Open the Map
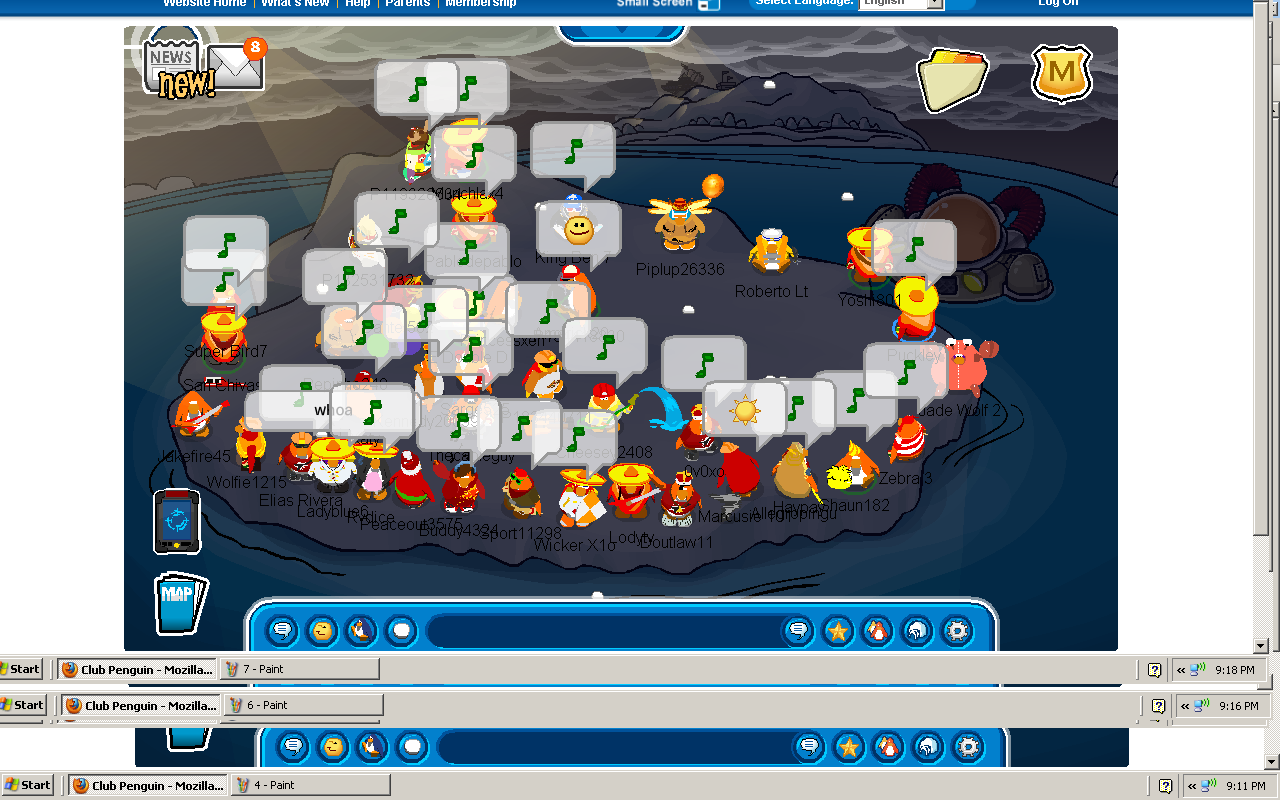 coord(180,603)
